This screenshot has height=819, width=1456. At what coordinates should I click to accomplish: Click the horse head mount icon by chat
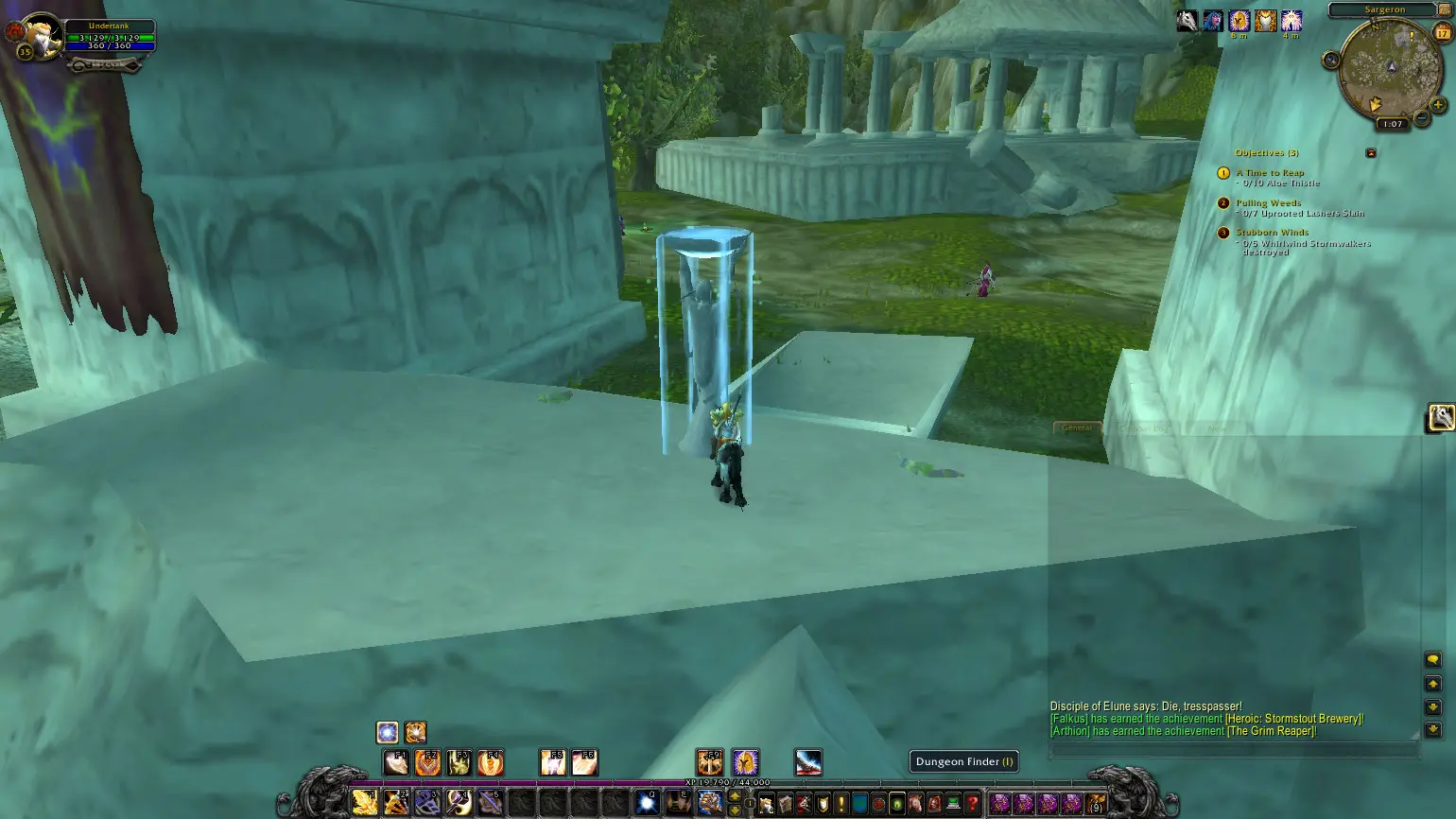coord(1441,416)
